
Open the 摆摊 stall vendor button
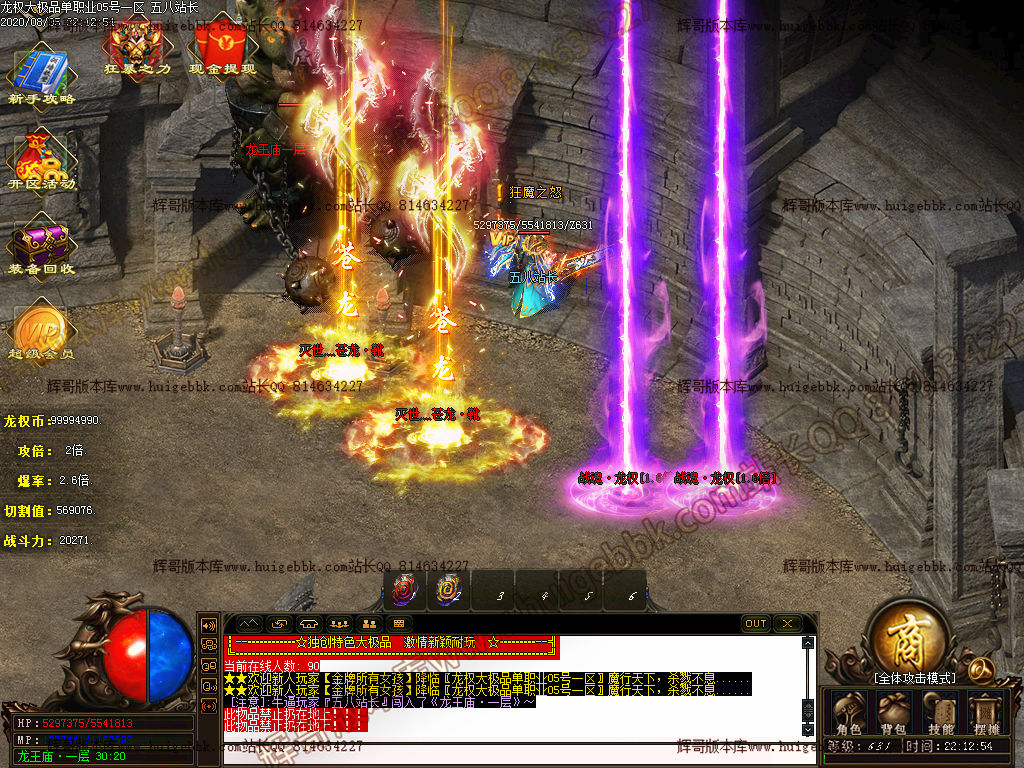coord(986,713)
